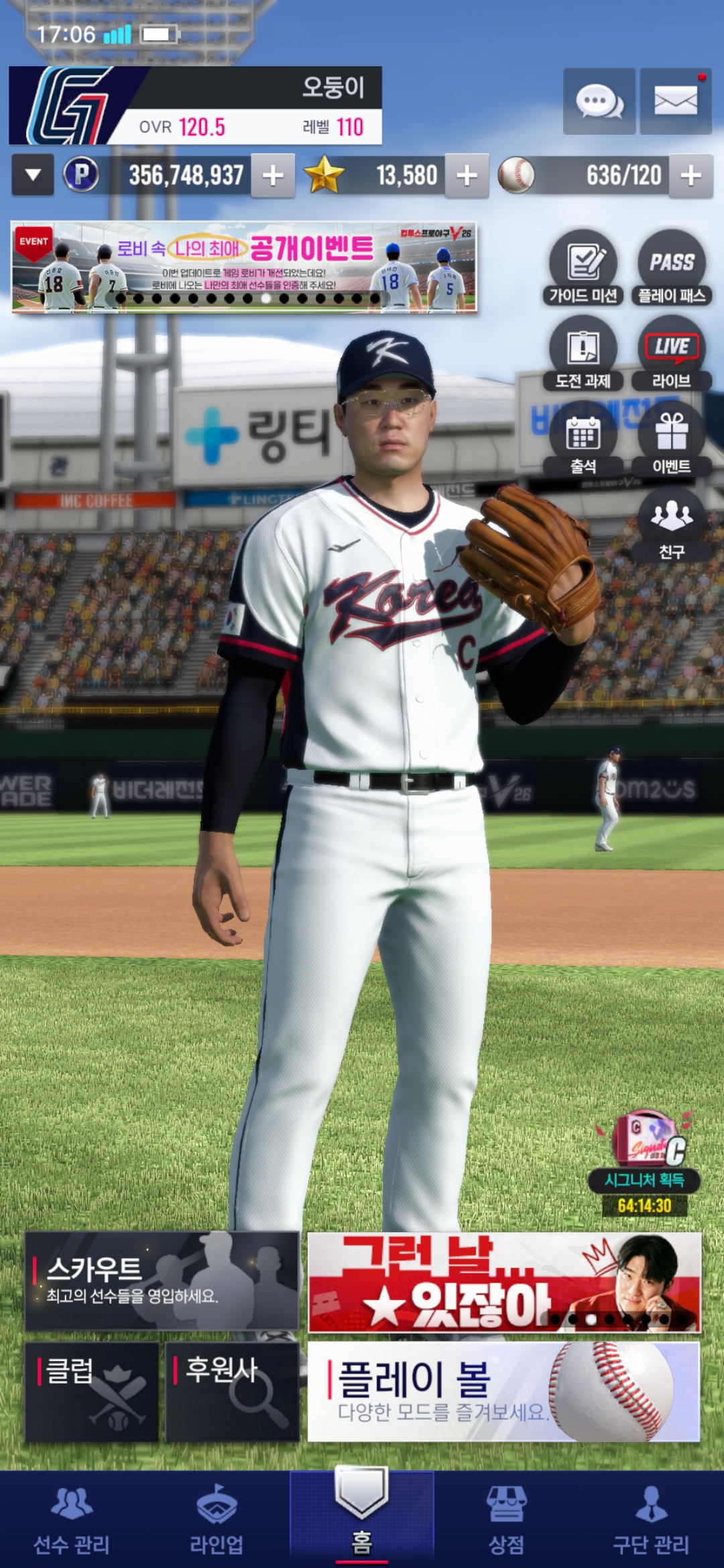This screenshot has height=1568, width=724.
Task: Open the 공개이벤트 event banner
Action: point(244,267)
